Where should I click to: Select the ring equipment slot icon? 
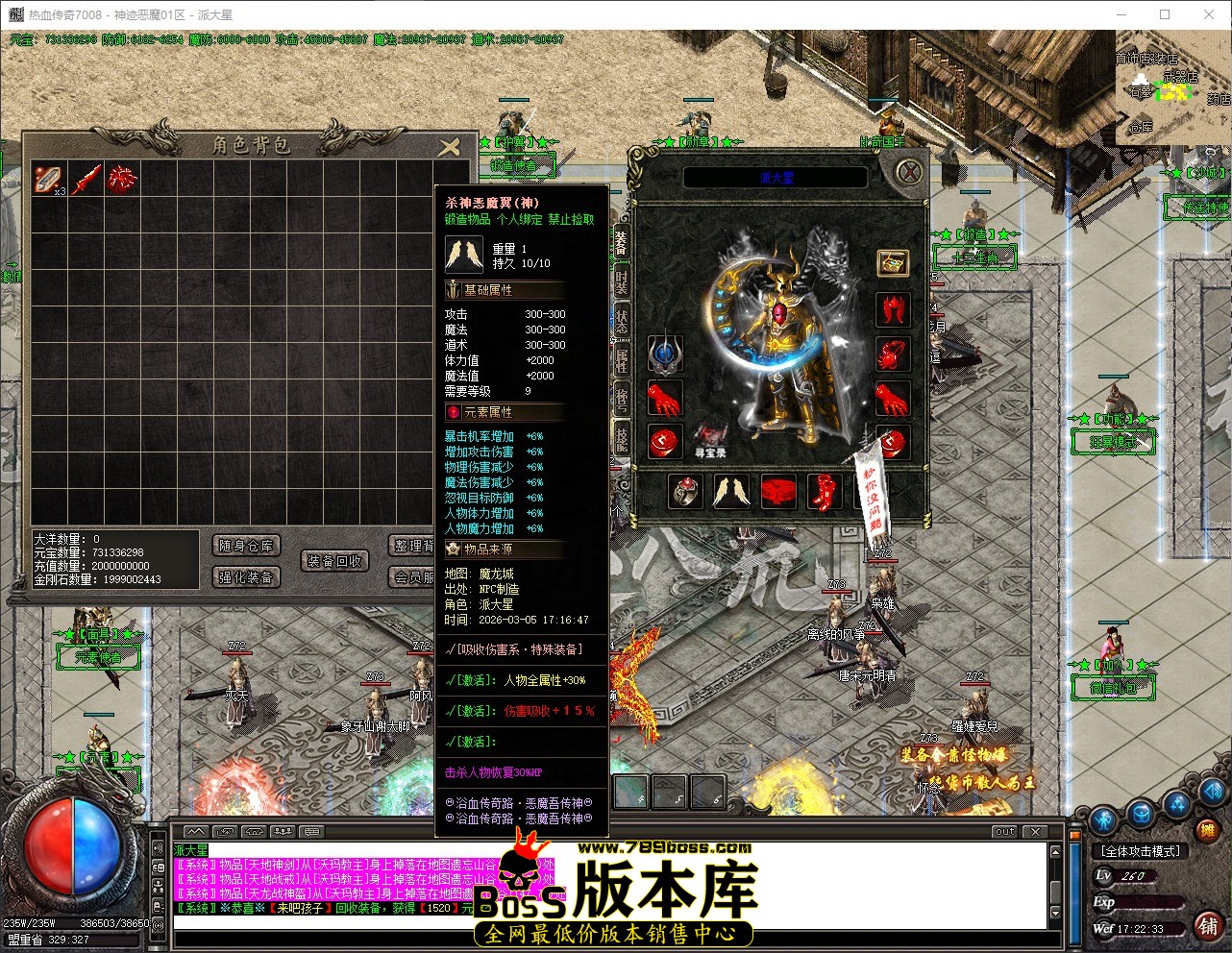[x=686, y=490]
